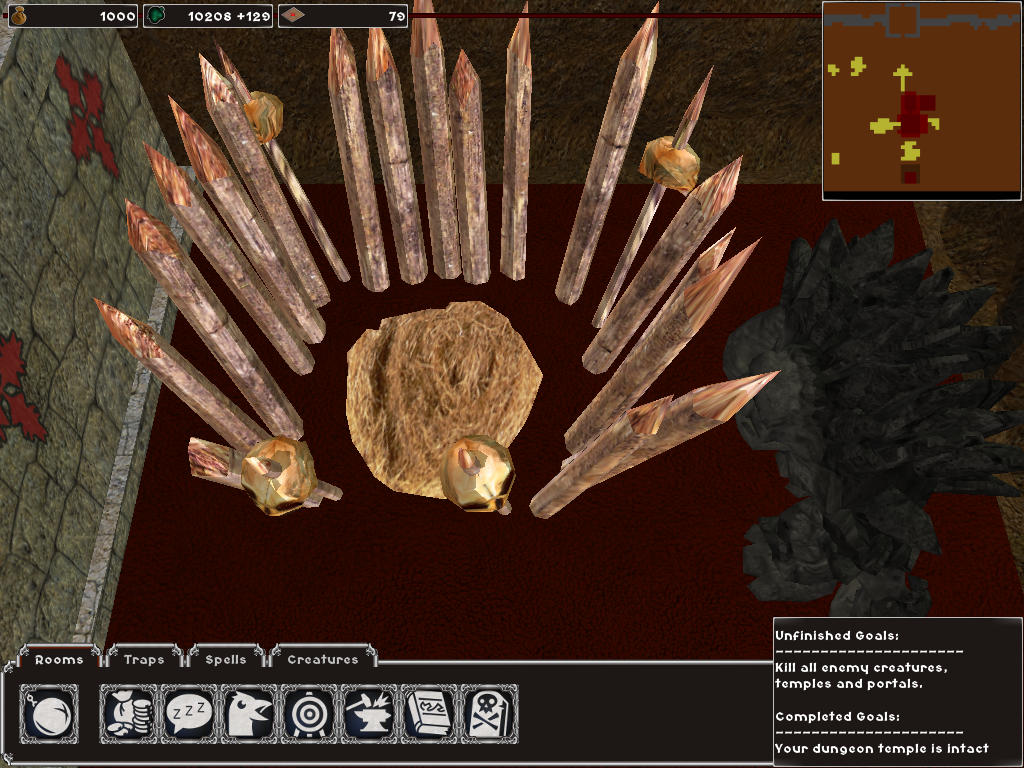Activate the bomb destroy-room tool

pos(49,713)
